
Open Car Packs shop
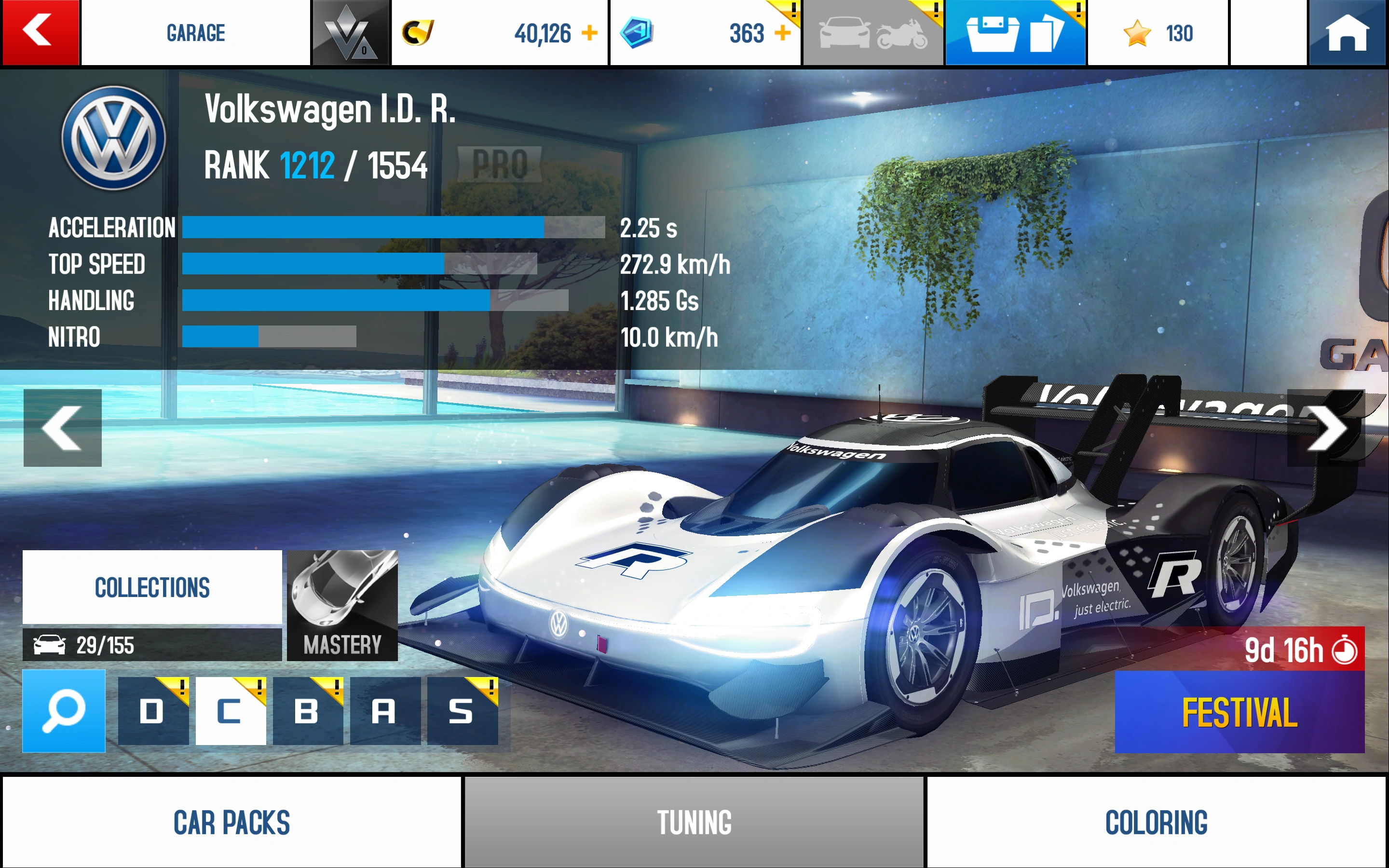tap(232, 822)
